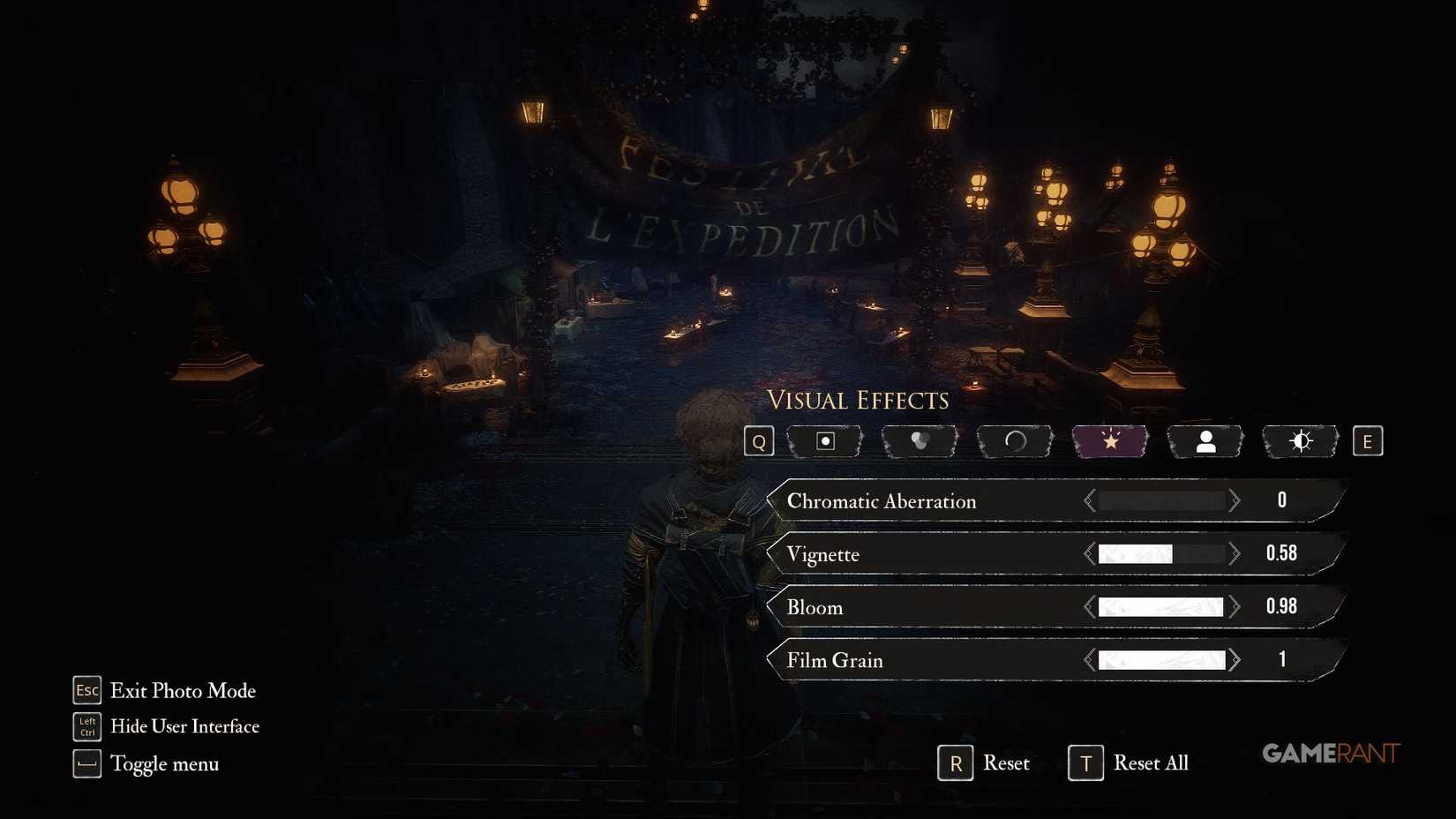Click the Q previous-tab key icon
The width and height of the screenshot is (1456, 819).
pos(759,441)
